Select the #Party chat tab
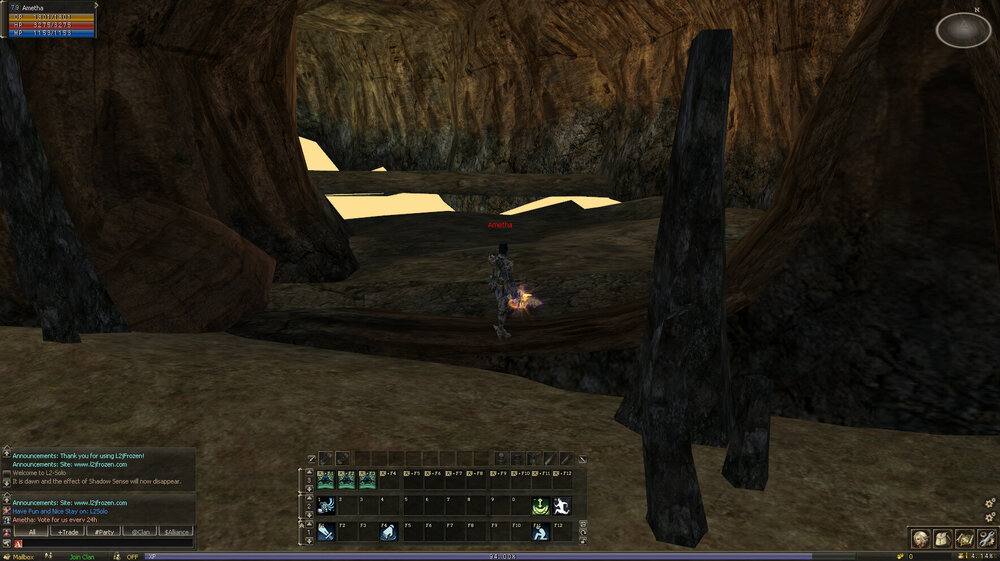This screenshot has height=561, width=1000. pyautogui.click(x=103, y=532)
